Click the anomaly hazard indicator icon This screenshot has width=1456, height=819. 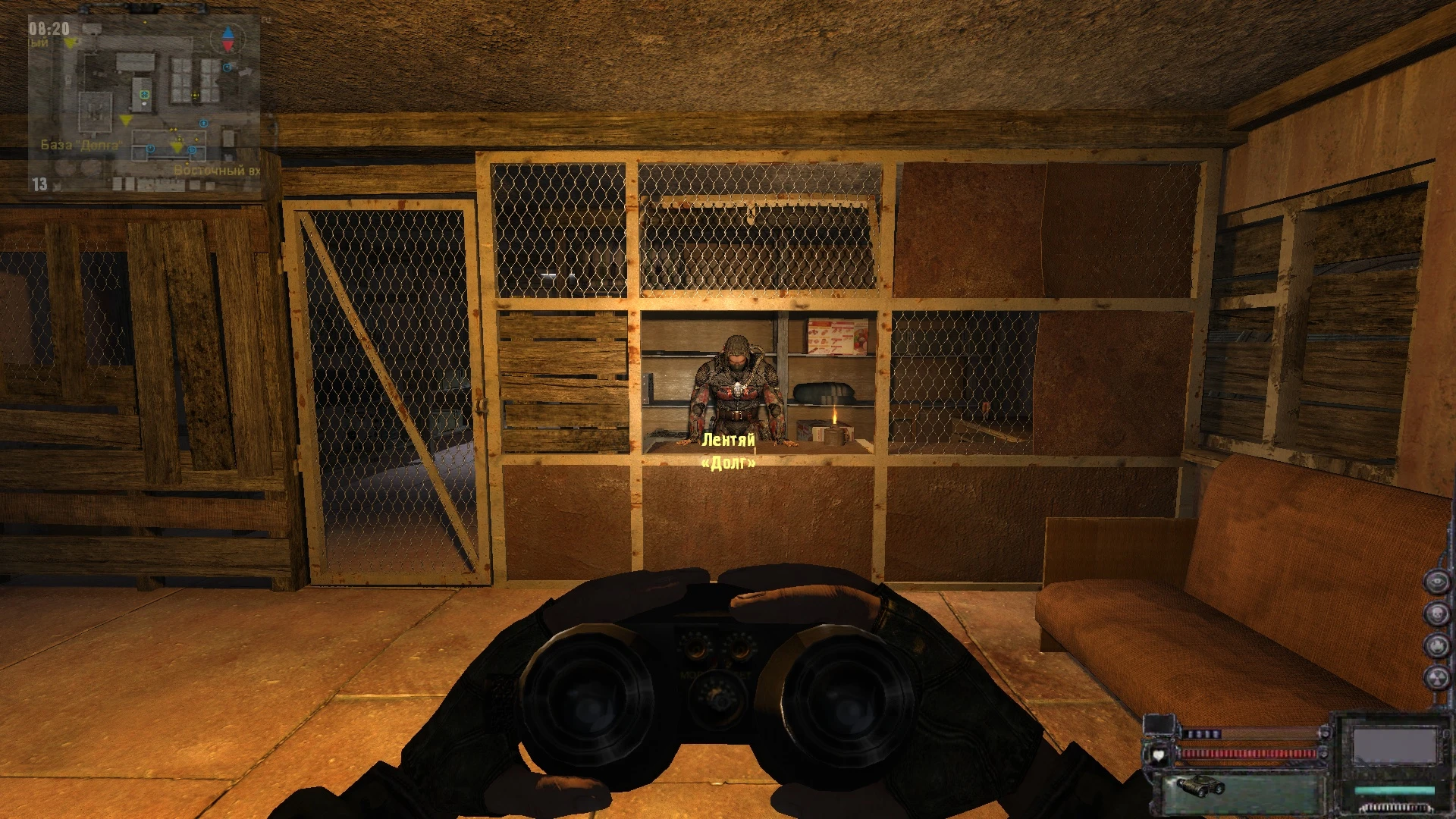(1438, 642)
